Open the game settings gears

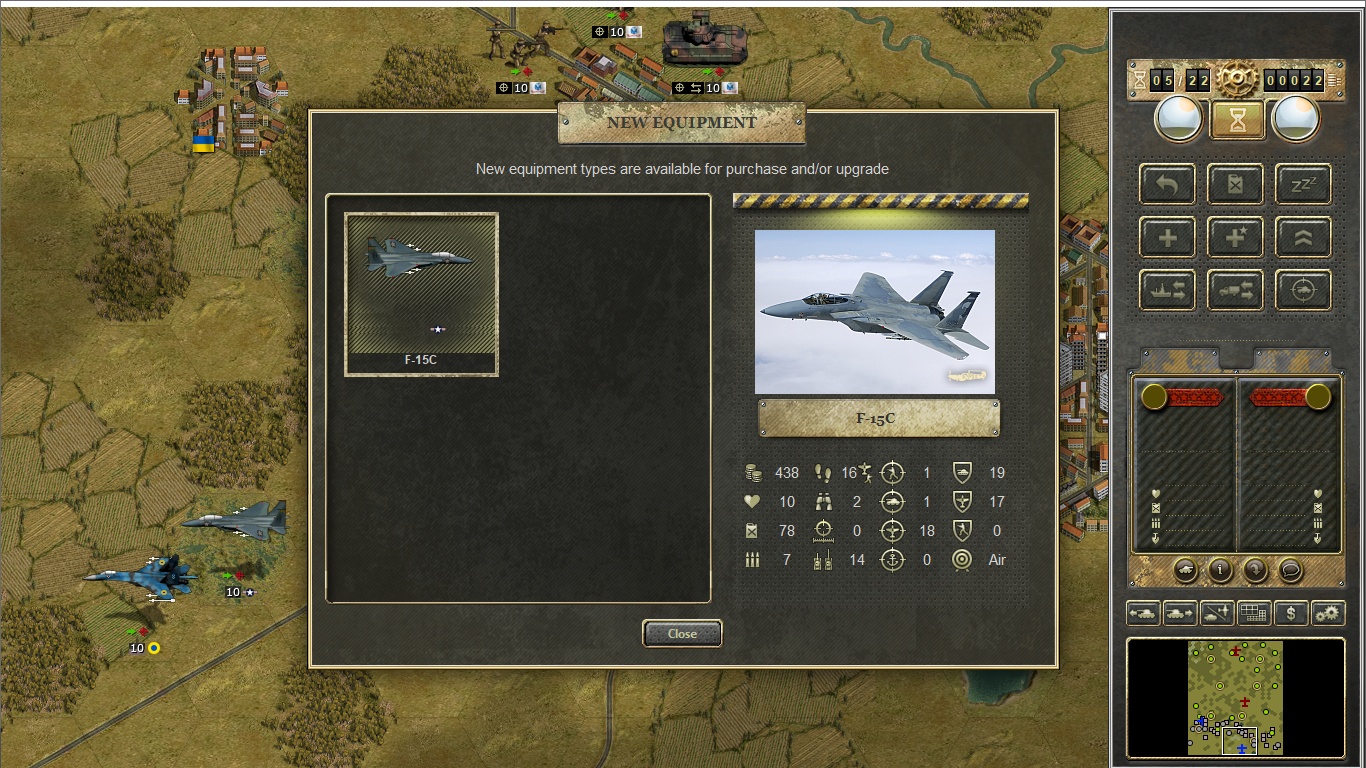(1328, 613)
